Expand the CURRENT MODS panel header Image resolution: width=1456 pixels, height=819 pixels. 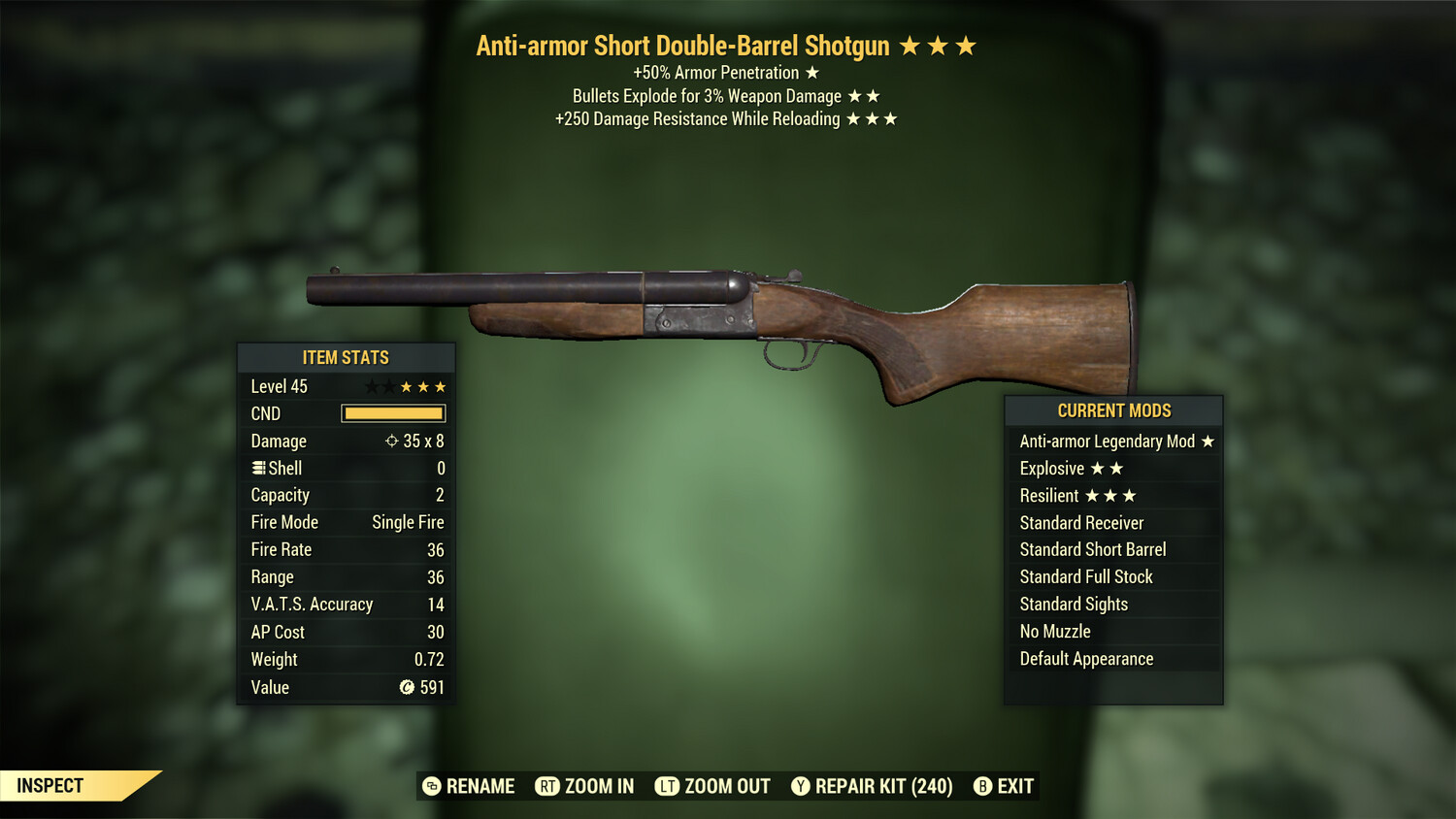(1113, 410)
